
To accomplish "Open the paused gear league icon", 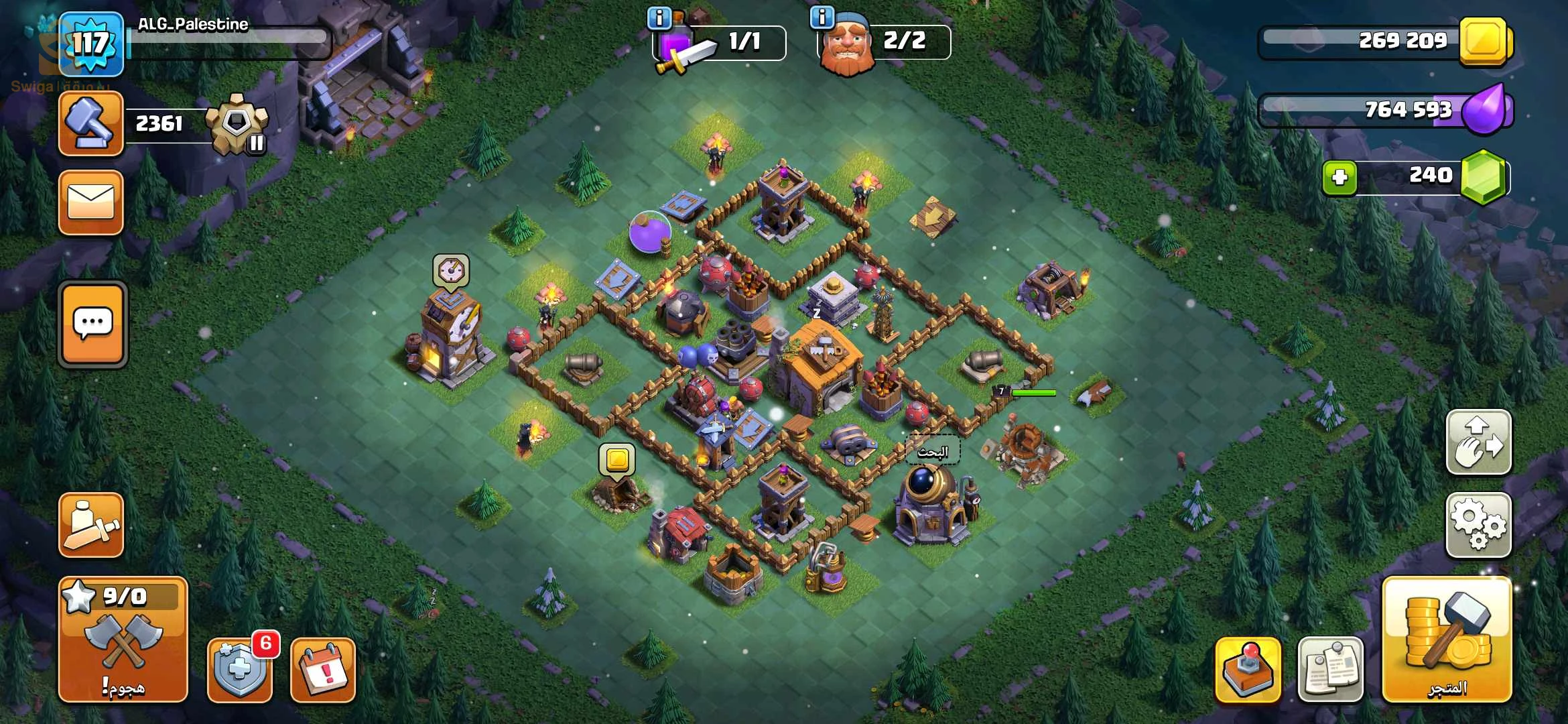I will [x=237, y=124].
